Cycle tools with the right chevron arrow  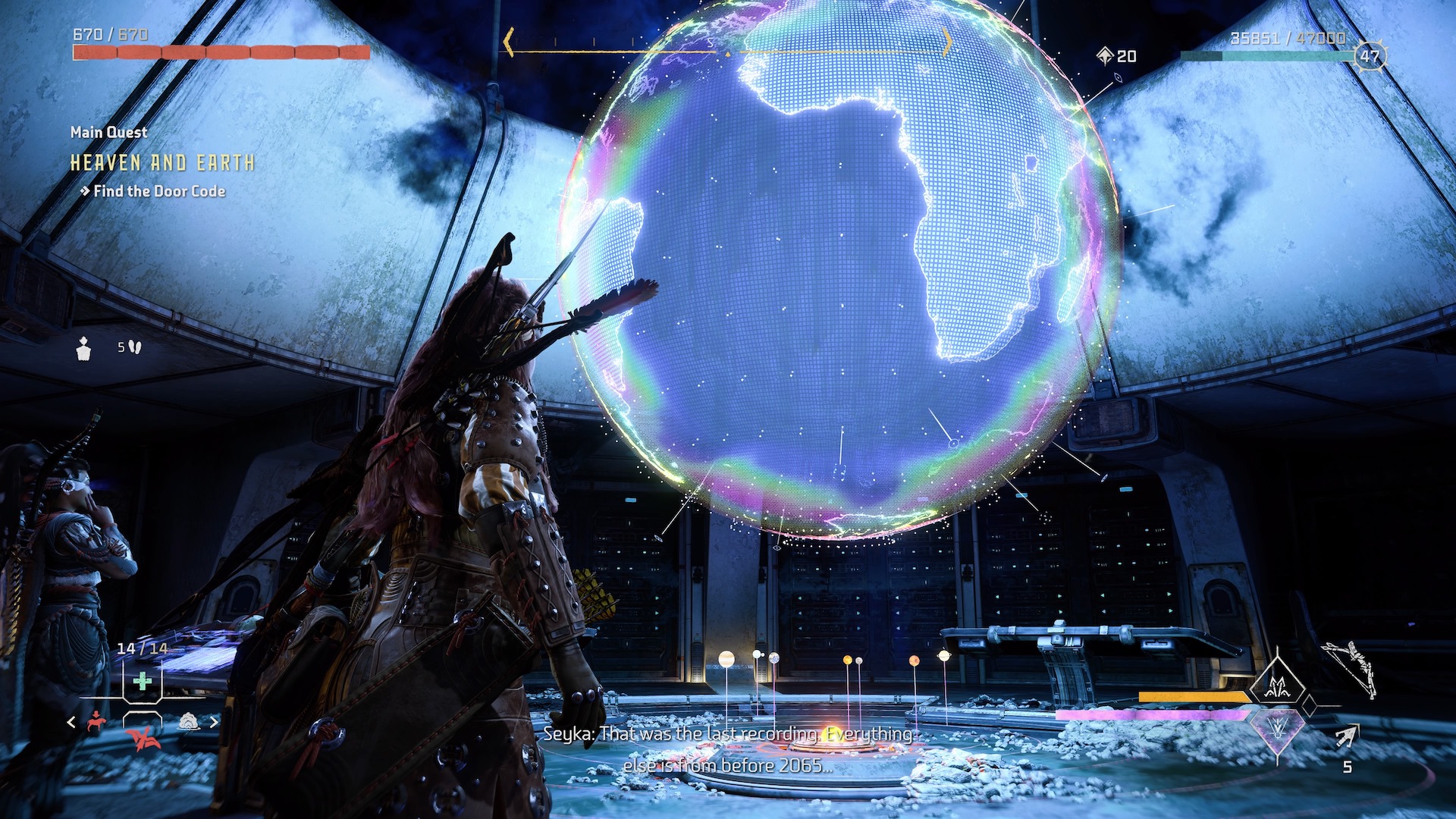[x=214, y=722]
